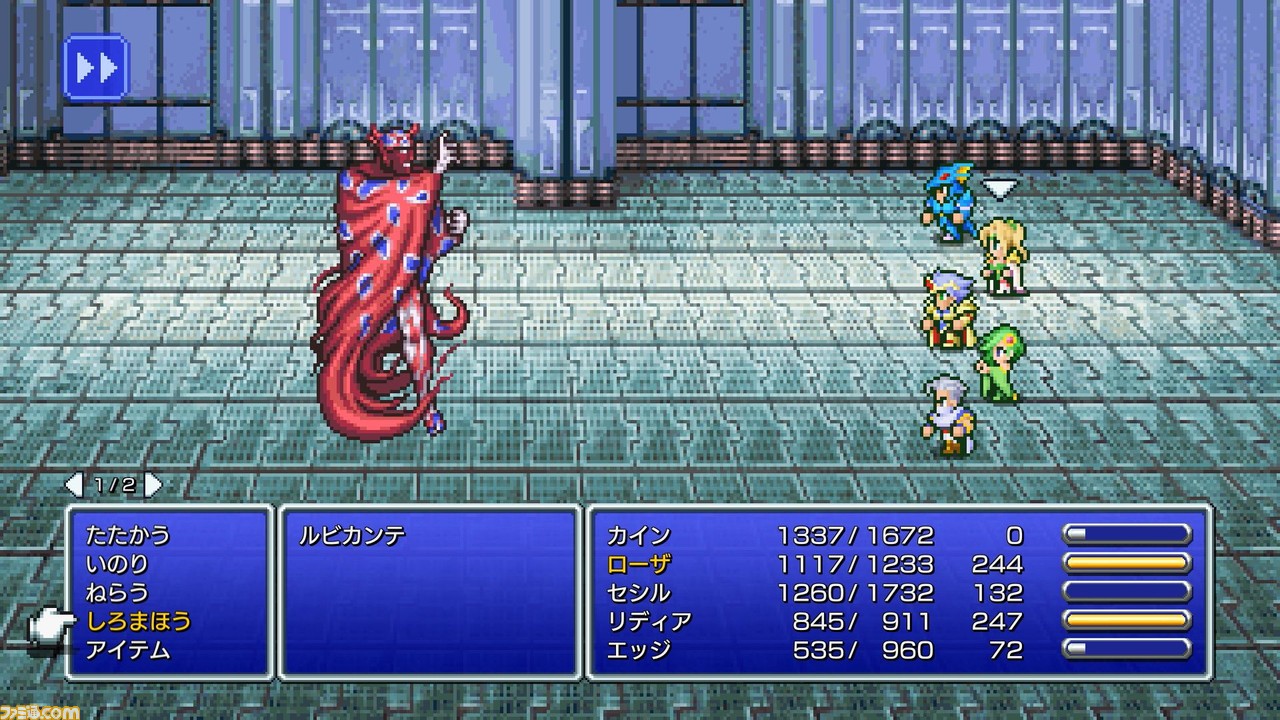The height and width of the screenshot is (720, 1280).
Task: Choose the たたかう attack command
Action: (x=128, y=535)
